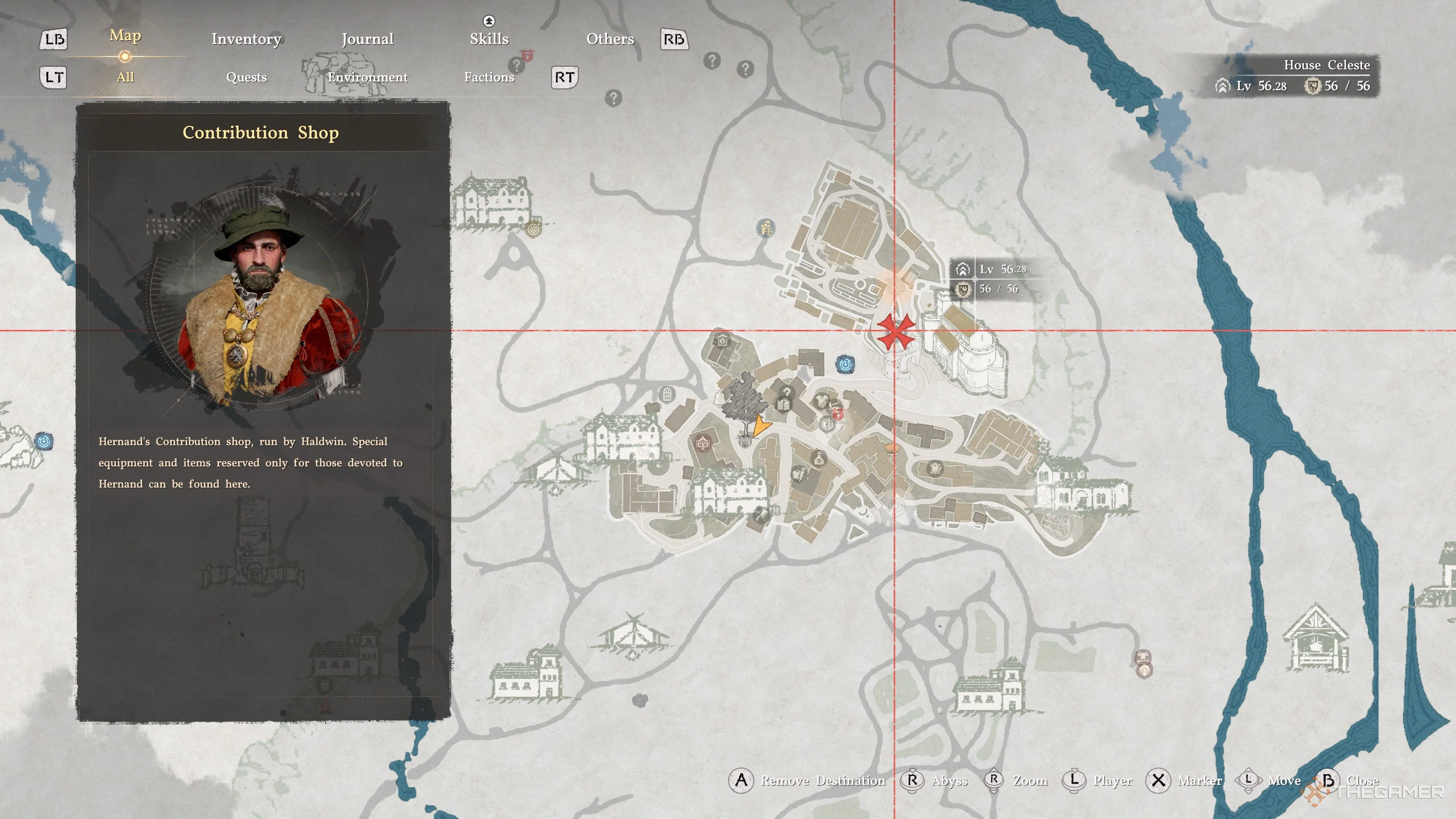Select the scales tent market marker
Image resolution: width=1456 pixels, height=819 pixels.
703,442
